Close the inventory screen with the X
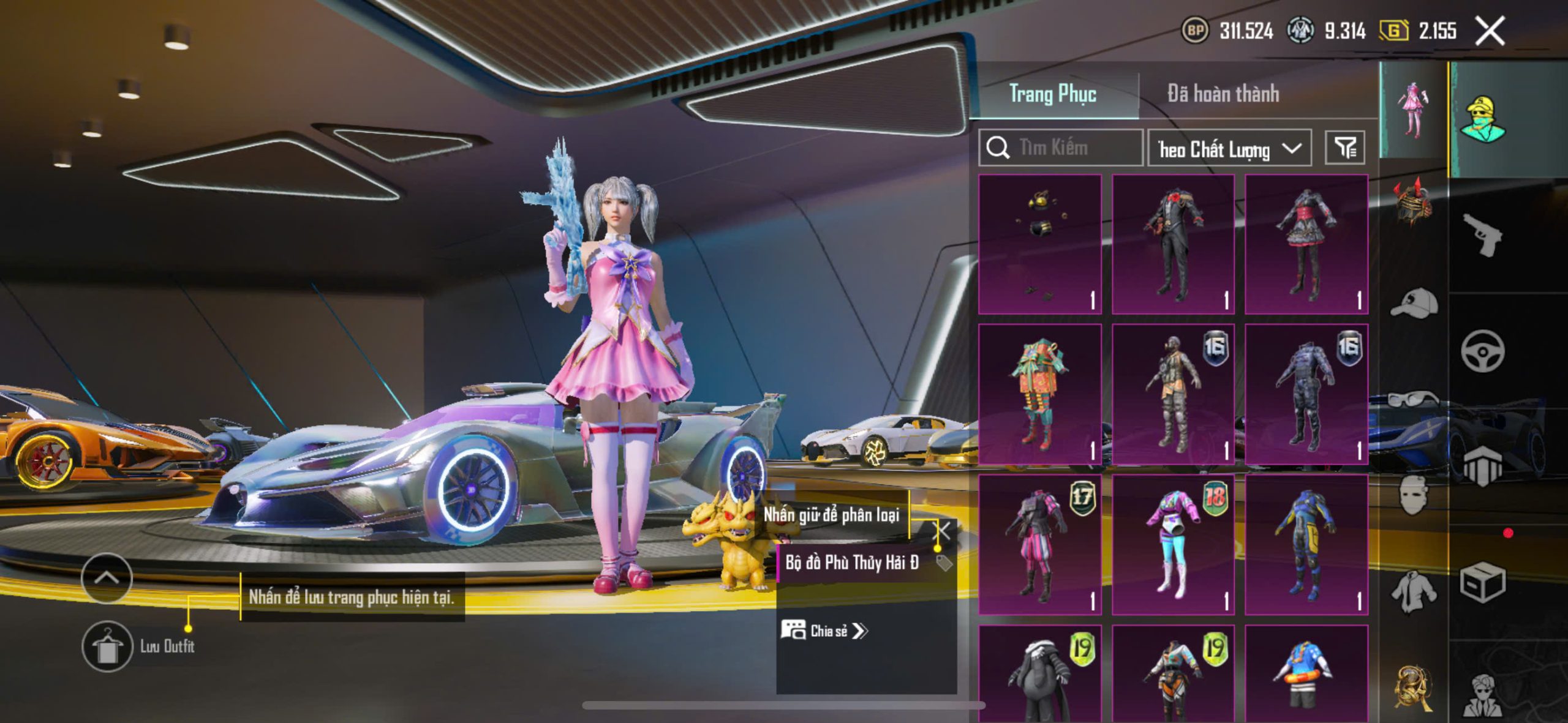The width and height of the screenshot is (1568, 723). (1490, 31)
